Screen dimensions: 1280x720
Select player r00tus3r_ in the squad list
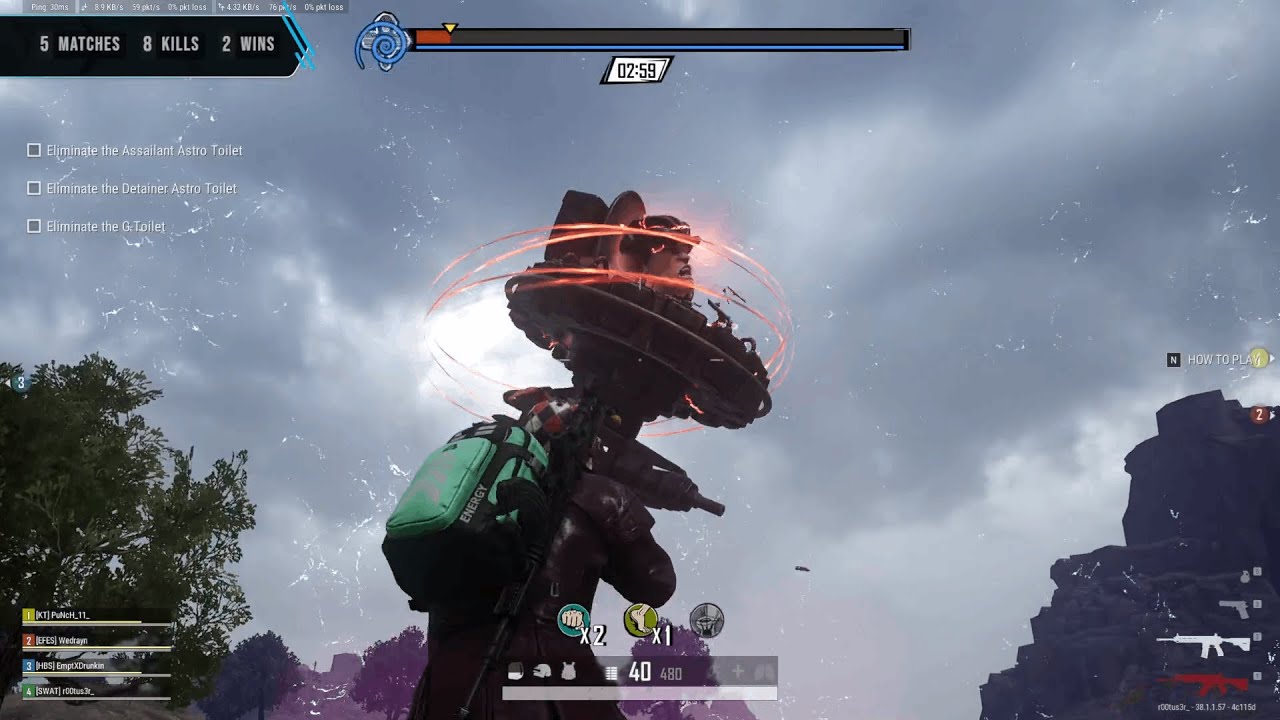[x=96, y=690]
